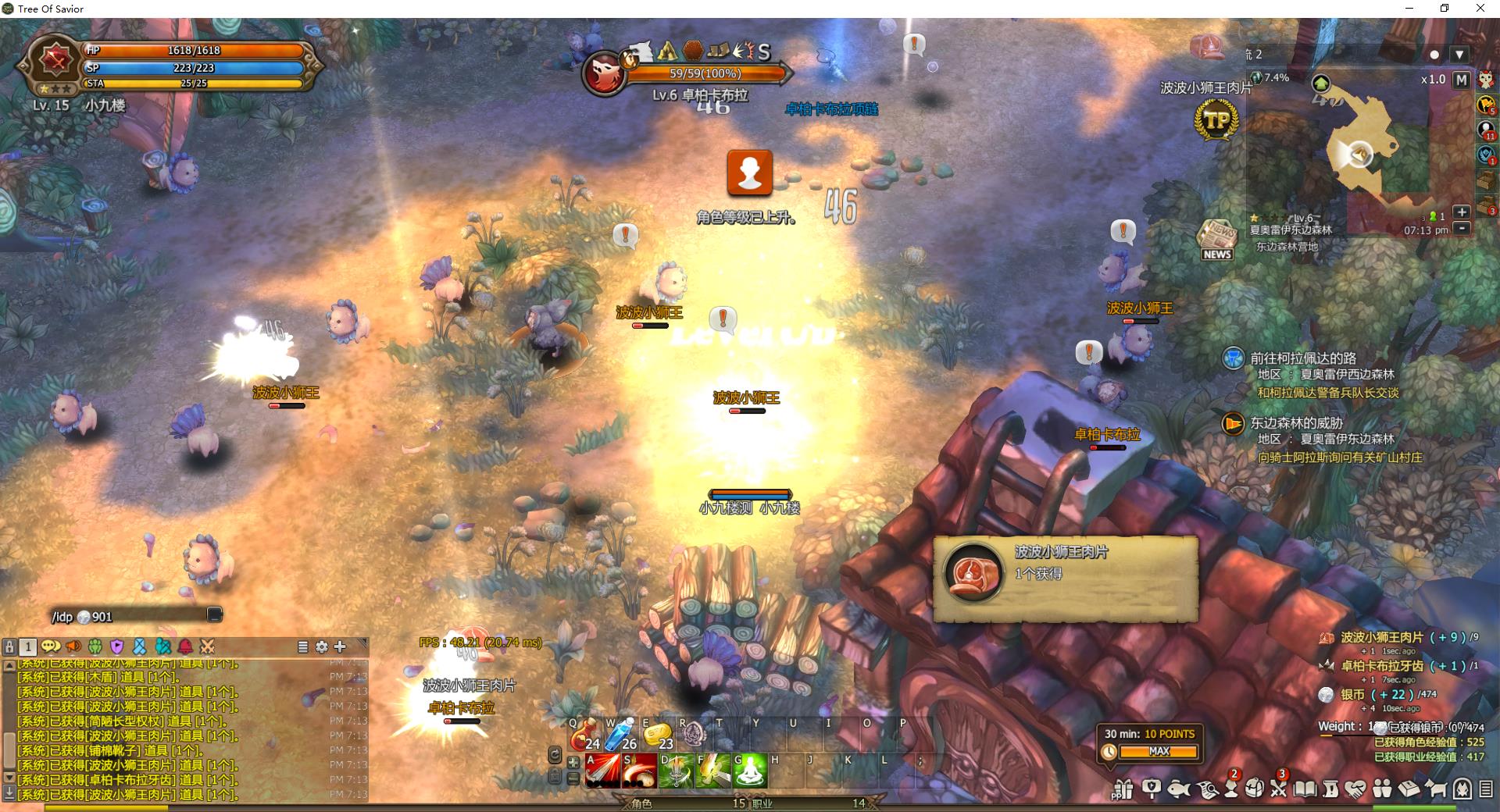Open the fish icon in bottom menu

pyautogui.click(x=1178, y=789)
